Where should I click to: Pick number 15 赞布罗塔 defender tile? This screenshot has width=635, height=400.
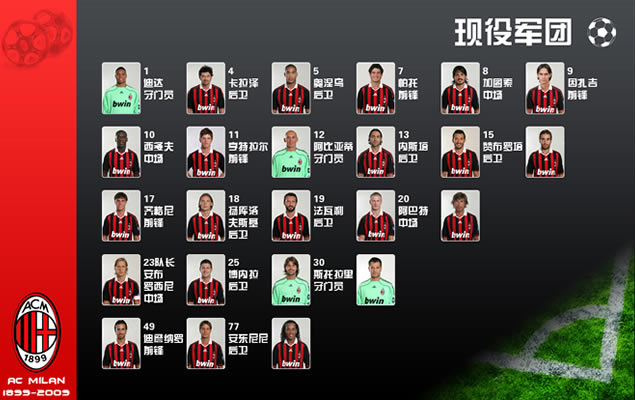click(x=461, y=152)
